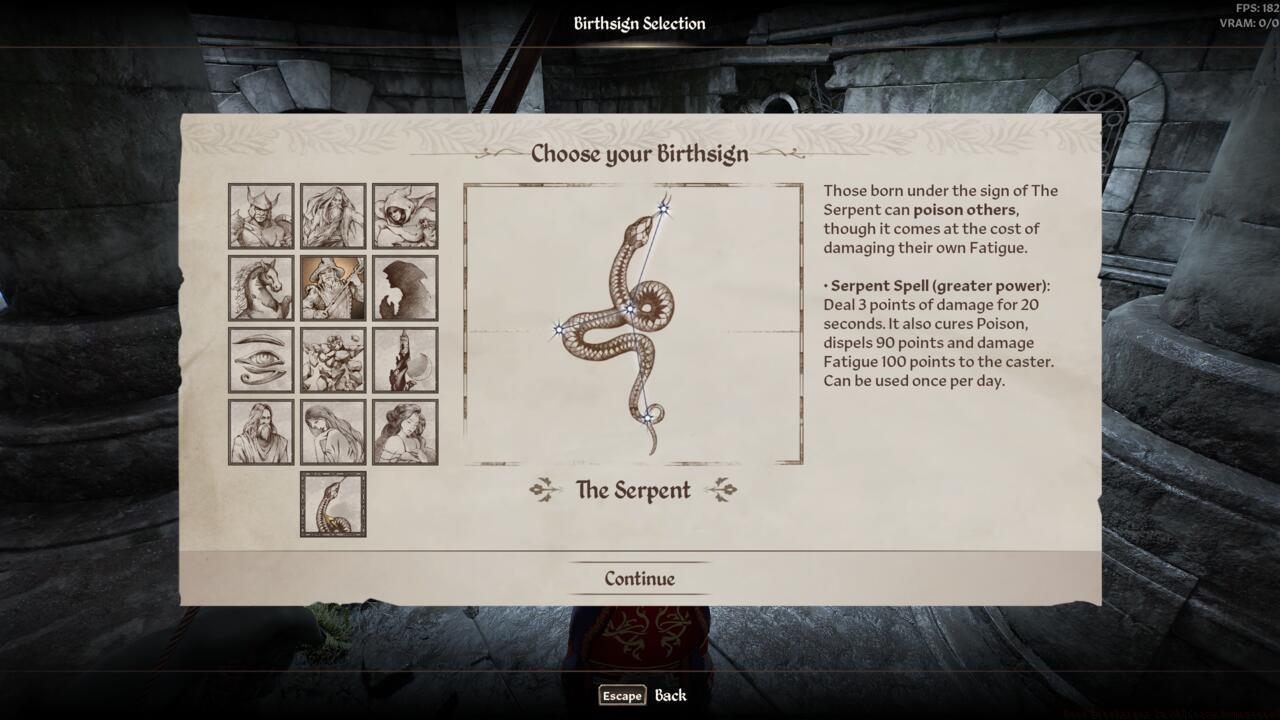Choose the wizard with hat and staff tile

click(333, 288)
